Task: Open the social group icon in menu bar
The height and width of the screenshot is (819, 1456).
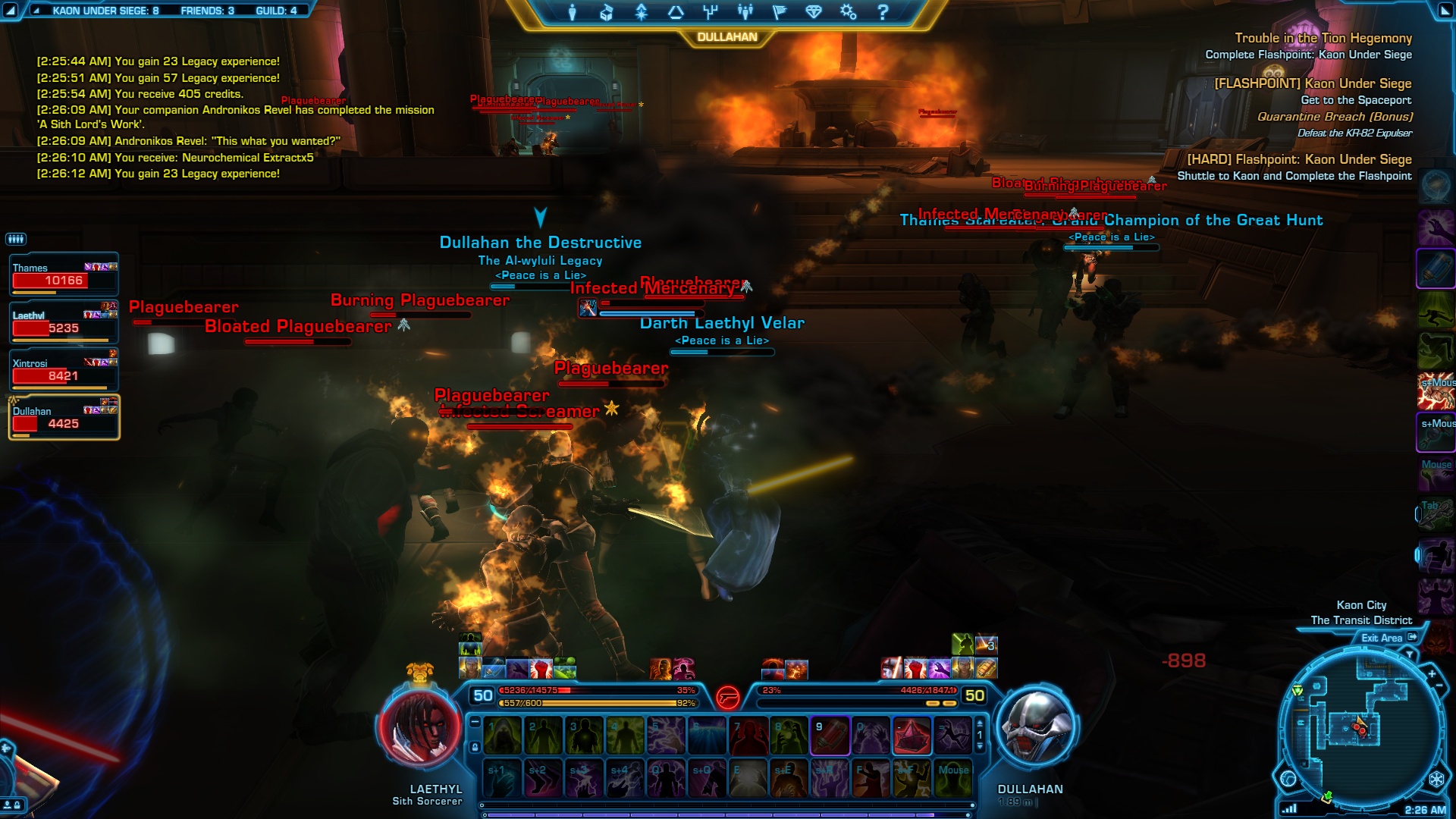Action: (x=745, y=12)
